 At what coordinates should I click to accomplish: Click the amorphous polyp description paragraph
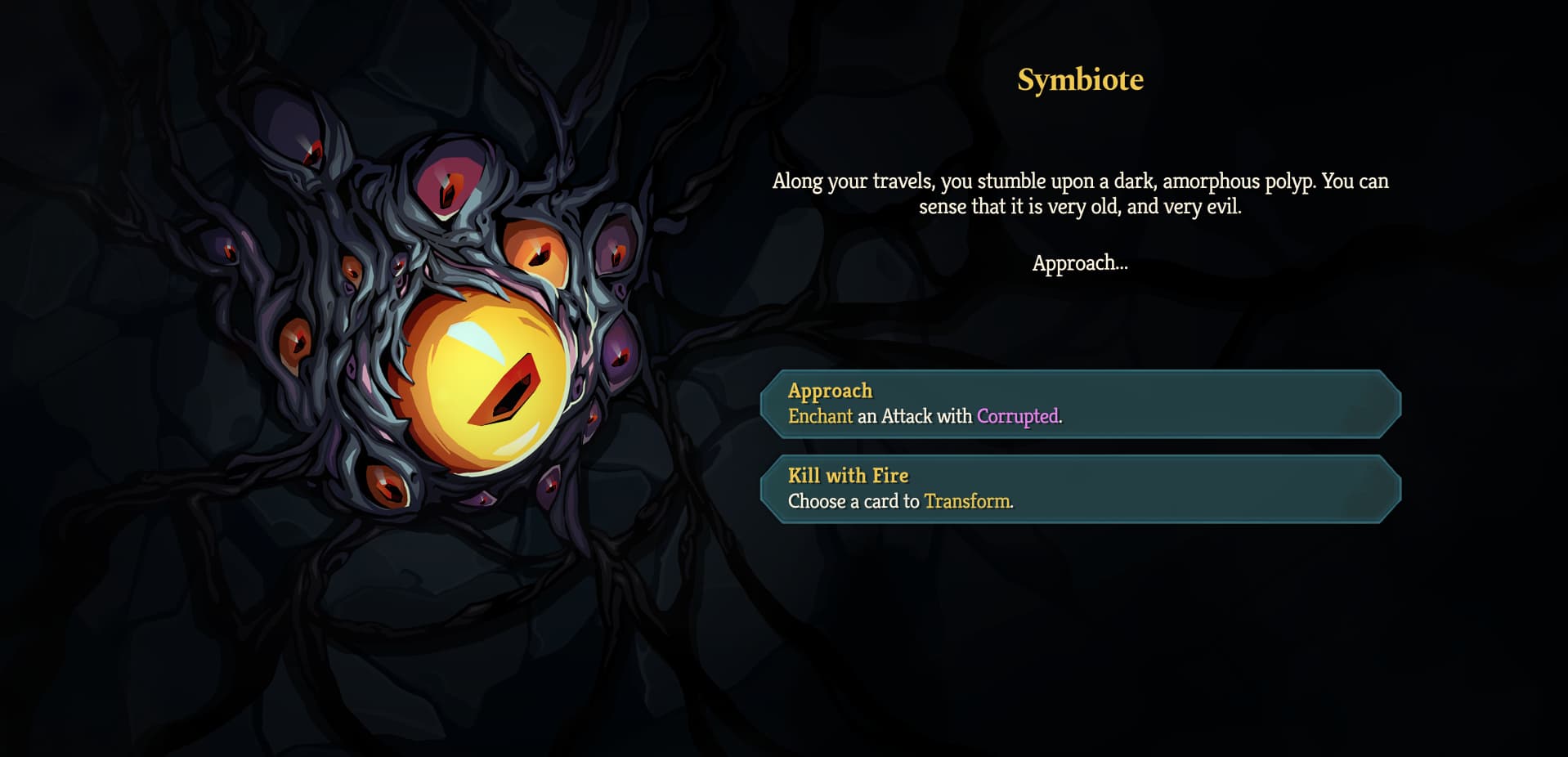[x=1079, y=194]
